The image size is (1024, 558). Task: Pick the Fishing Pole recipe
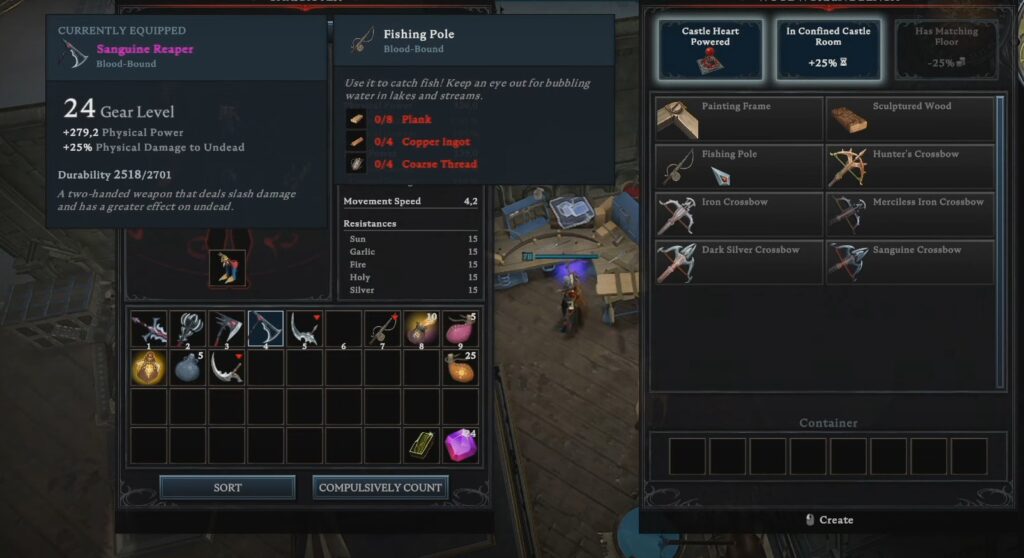coord(740,166)
